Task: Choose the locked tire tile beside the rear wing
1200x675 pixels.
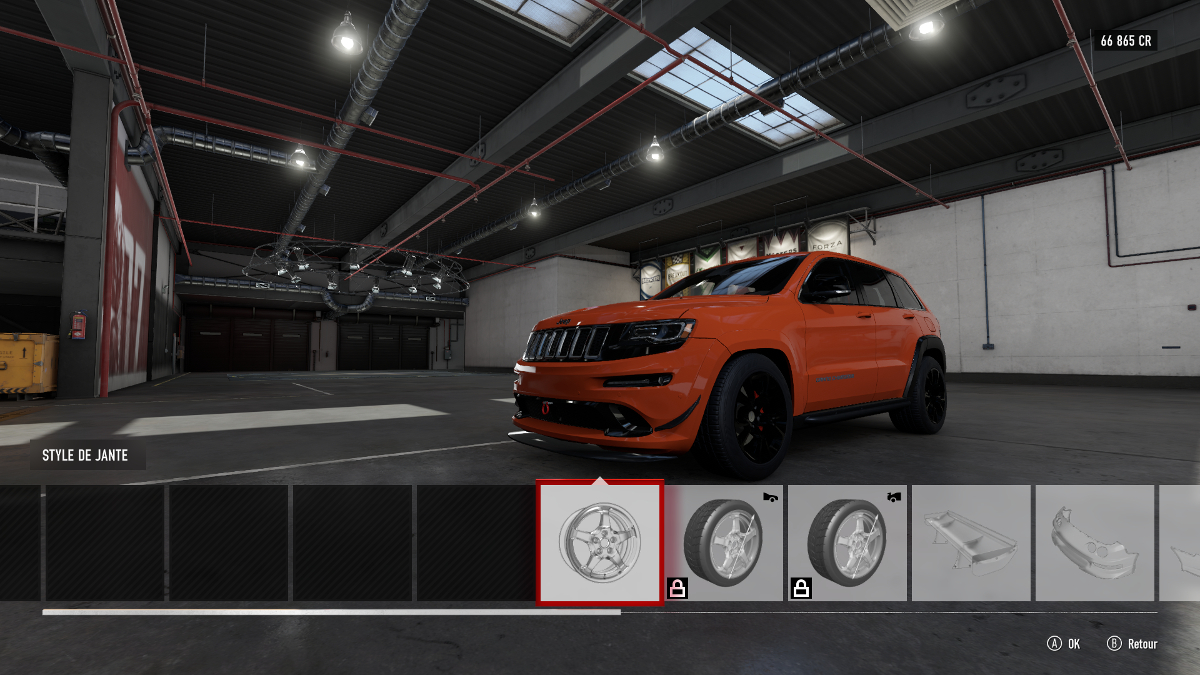Action: [x=847, y=543]
